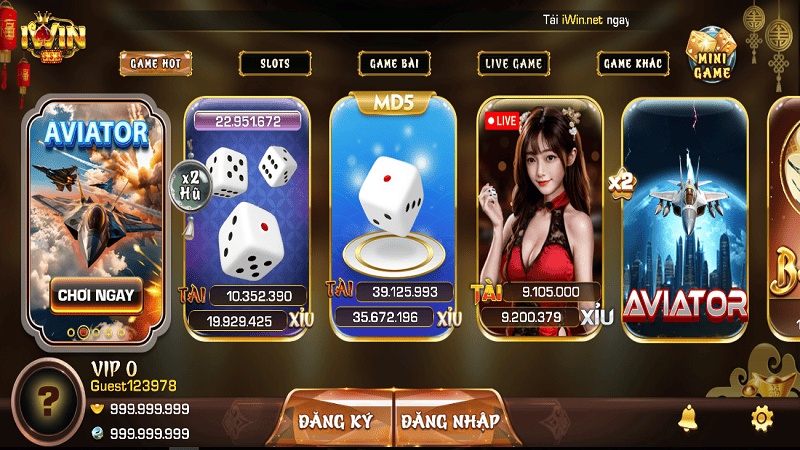Viewport: 800px width, 450px height.
Task: Open notifications via the bell icon
Action: (688, 416)
